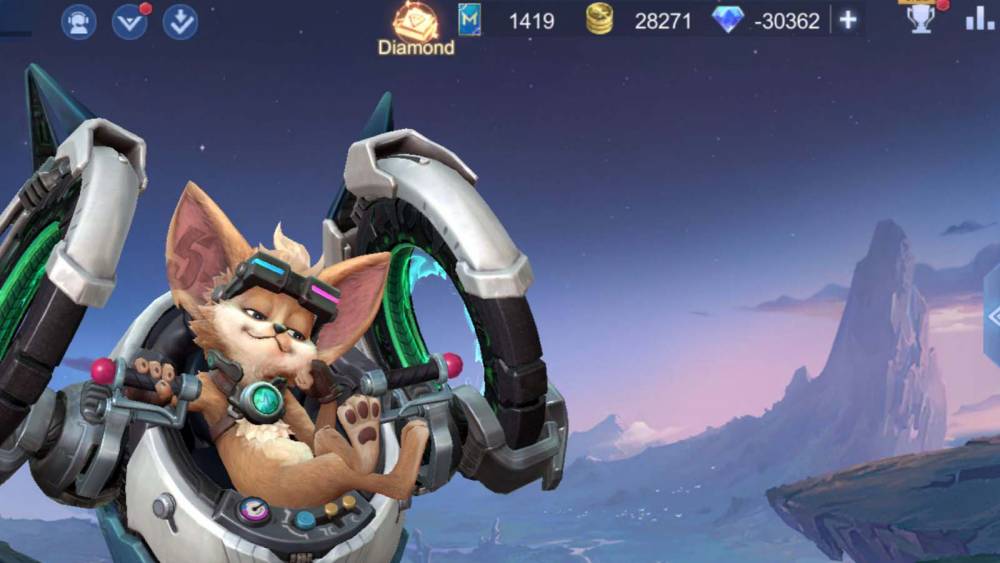Tap the gold coin stack icon
The image size is (1000, 563).
point(599,19)
